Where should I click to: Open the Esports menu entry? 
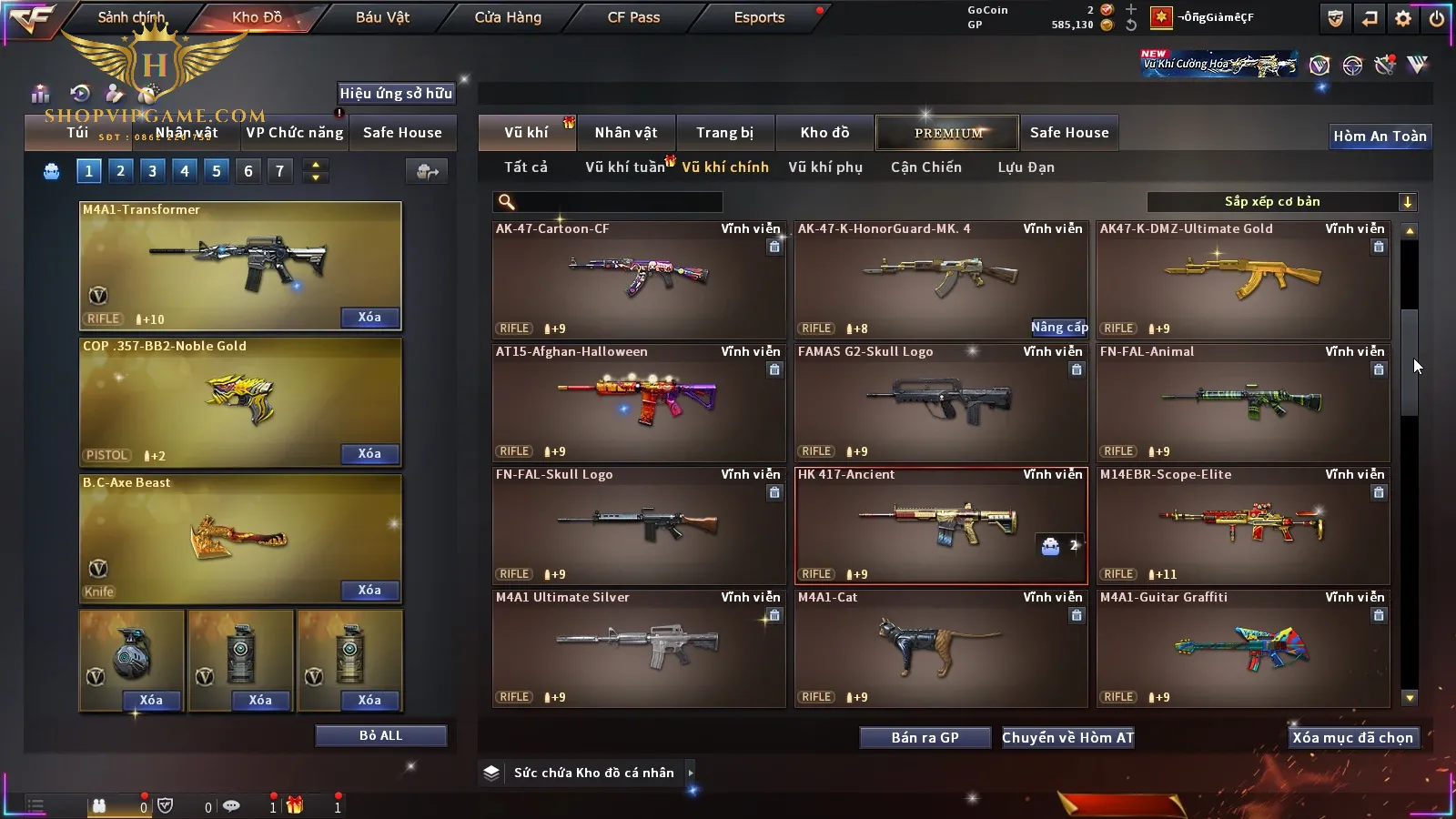(x=759, y=17)
